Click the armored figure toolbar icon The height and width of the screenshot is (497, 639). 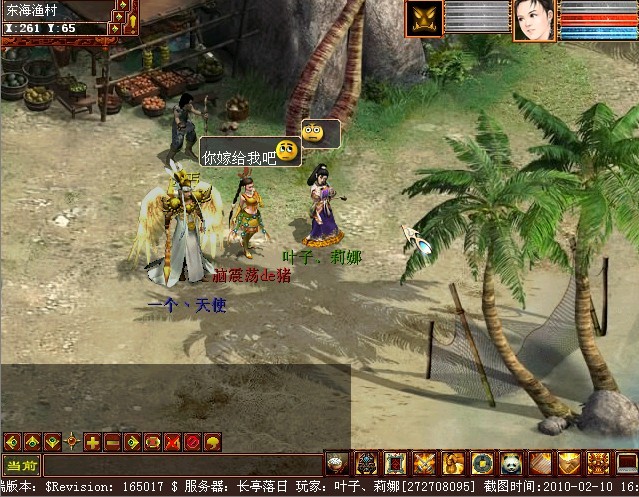366,463
